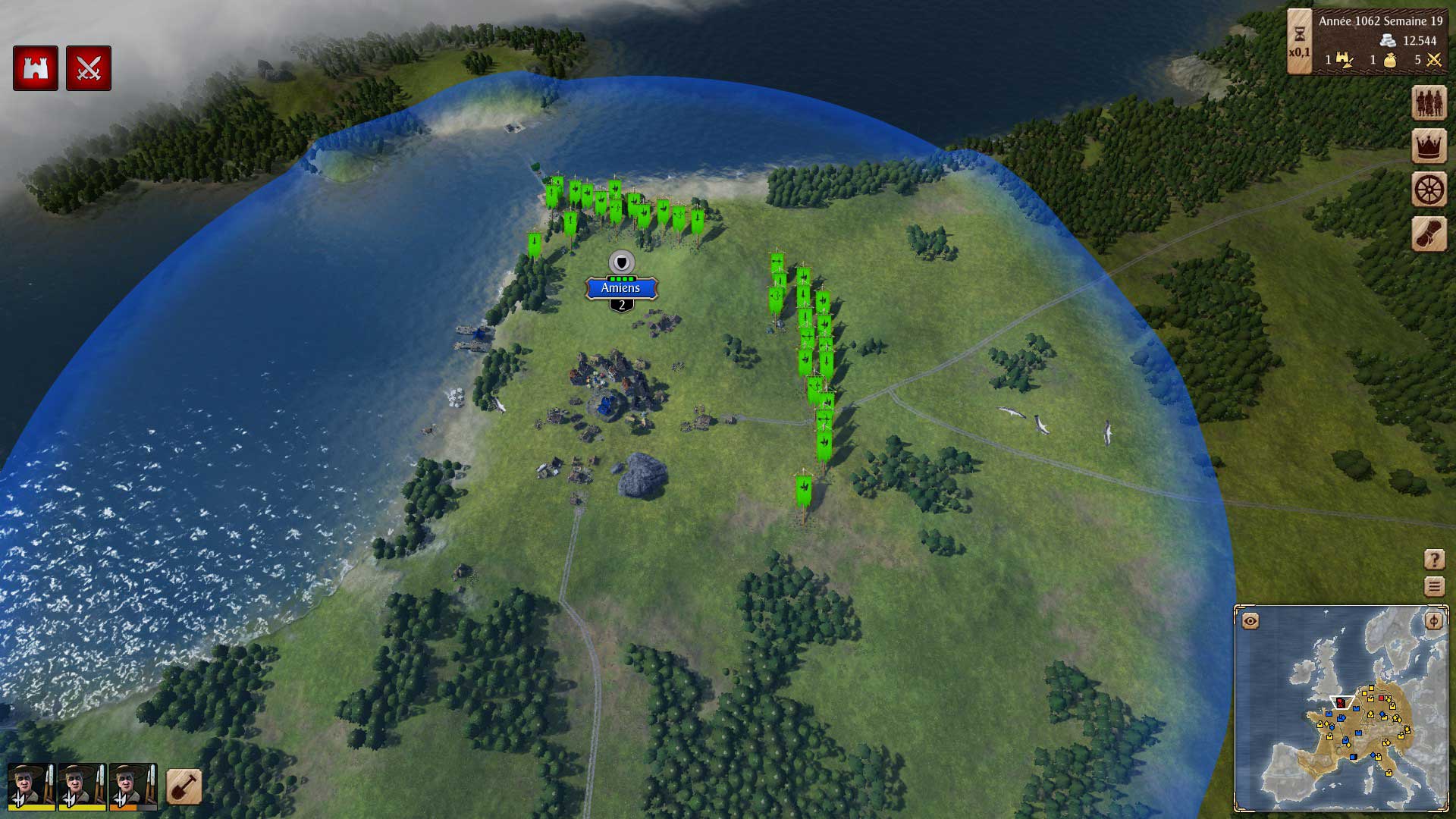Open the troops panel with three soldiers
The width and height of the screenshot is (1456, 819).
click(x=1429, y=102)
